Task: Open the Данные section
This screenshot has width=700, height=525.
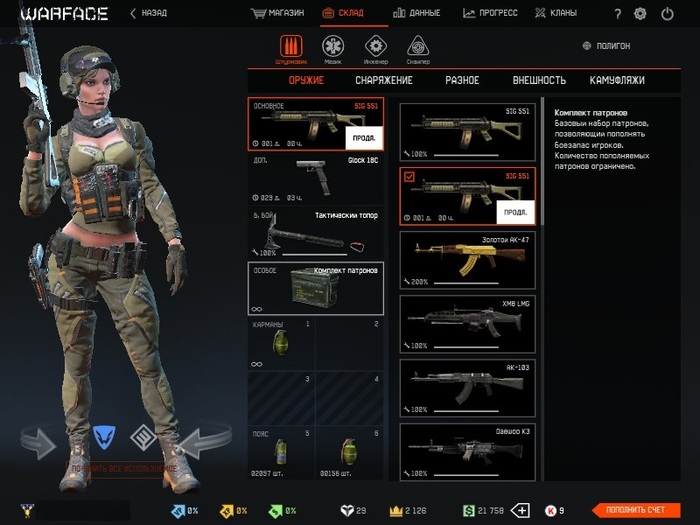Action: click(418, 14)
